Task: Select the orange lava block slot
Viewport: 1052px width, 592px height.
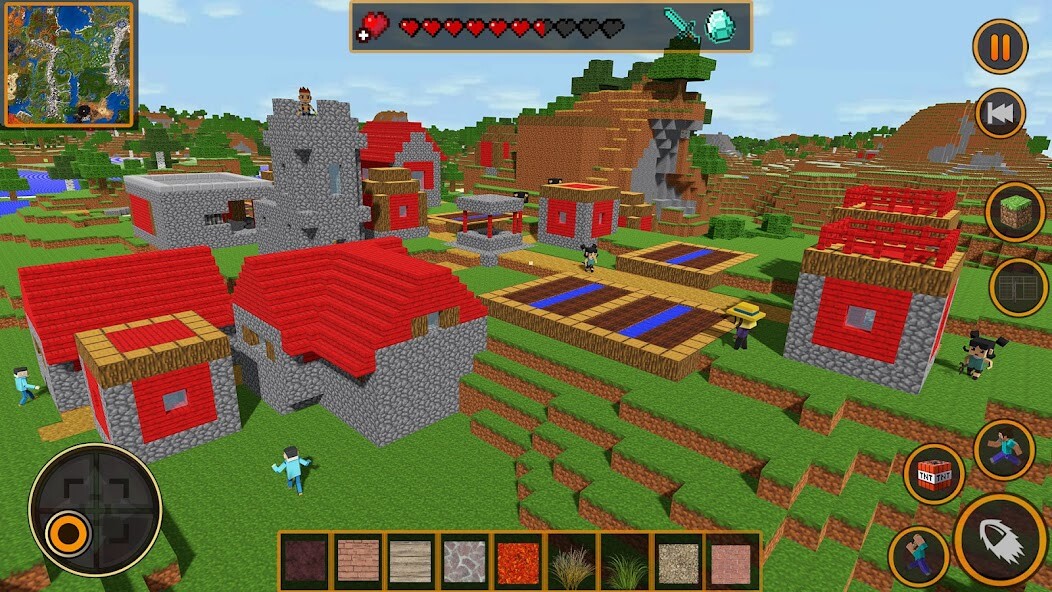Action: (x=518, y=560)
